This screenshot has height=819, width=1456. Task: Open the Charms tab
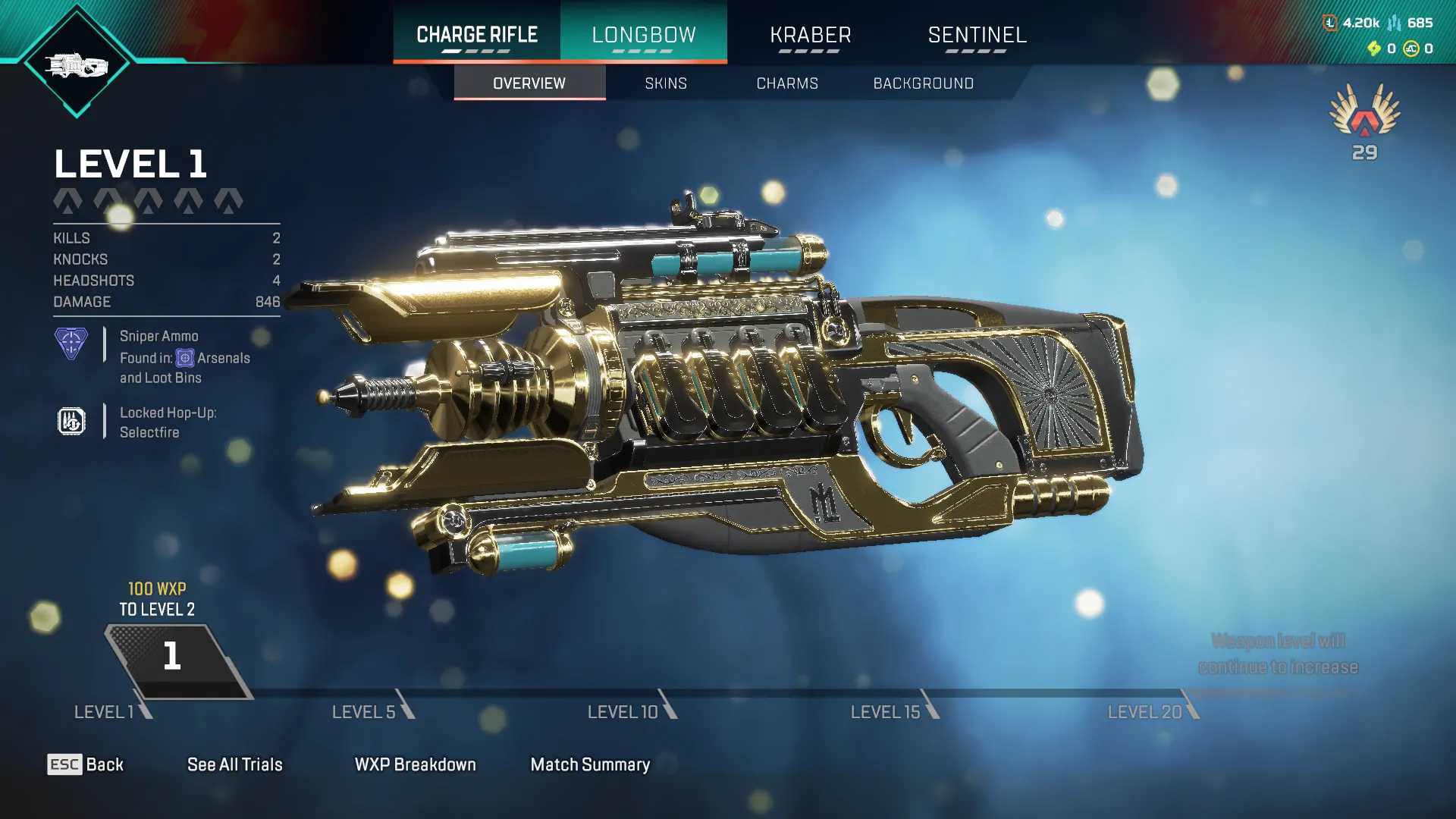pyautogui.click(x=786, y=83)
